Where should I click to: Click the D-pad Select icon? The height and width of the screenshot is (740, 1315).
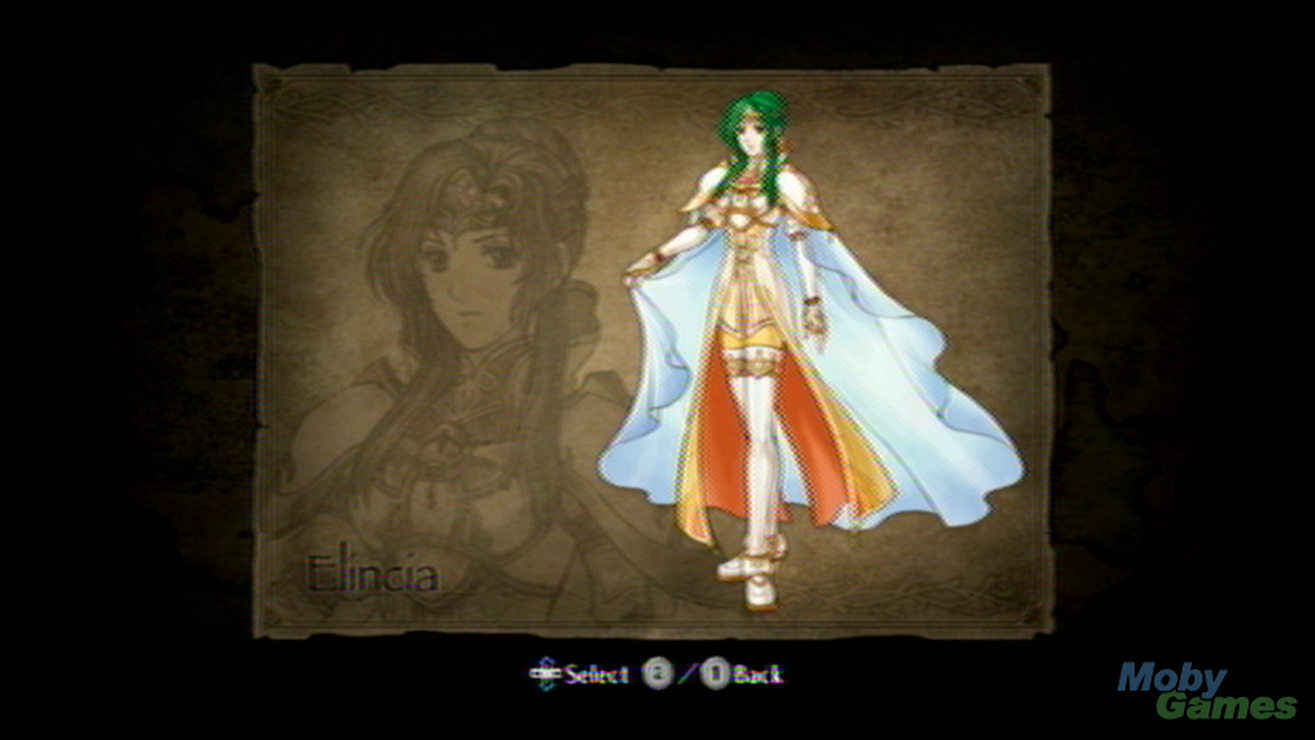[x=545, y=674]
